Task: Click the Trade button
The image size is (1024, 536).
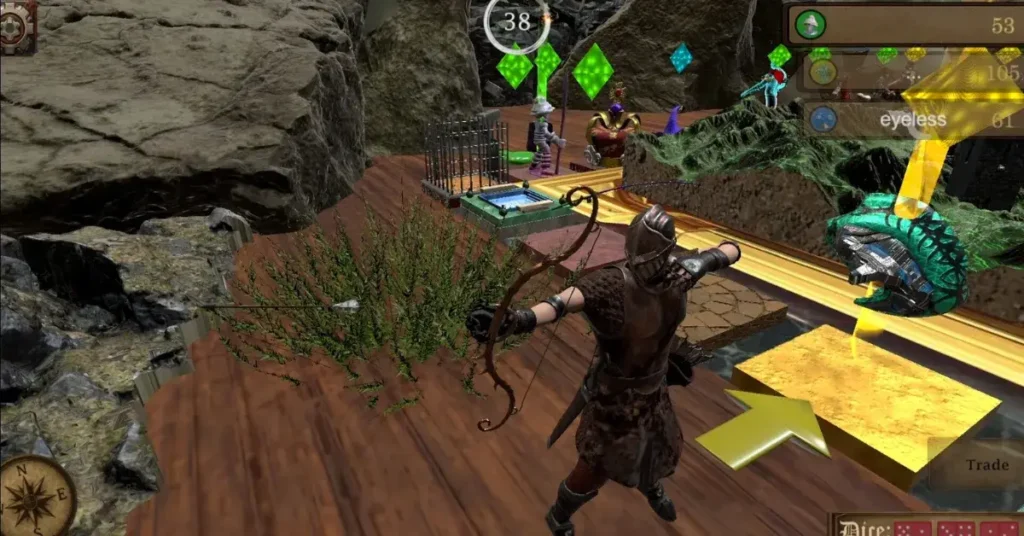Action: click(x=986, y=465)
